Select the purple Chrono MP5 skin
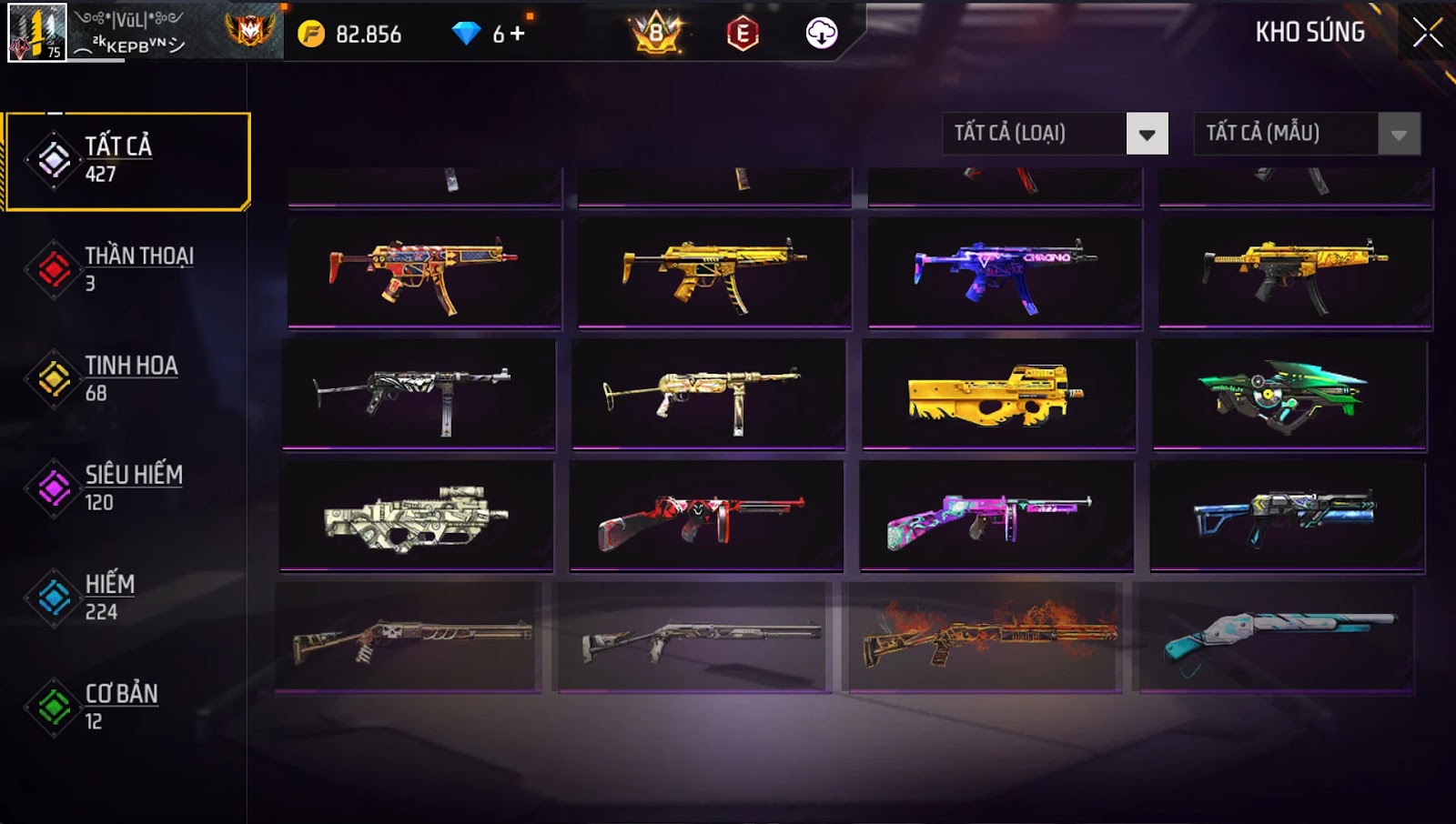The height and width of the screenshot is (824, 1456). (1005, 272)
